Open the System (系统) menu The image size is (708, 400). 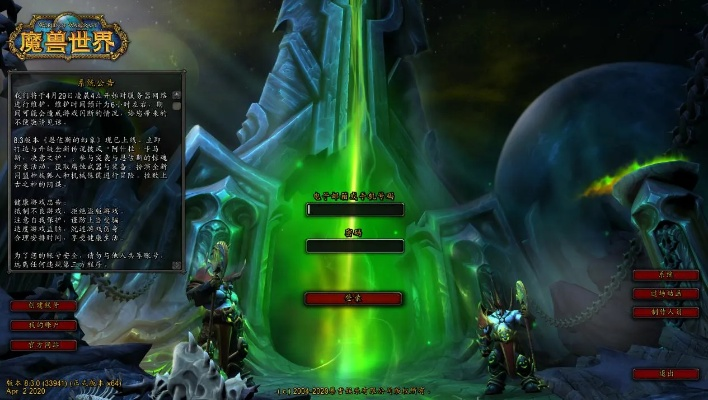[666, 275]
